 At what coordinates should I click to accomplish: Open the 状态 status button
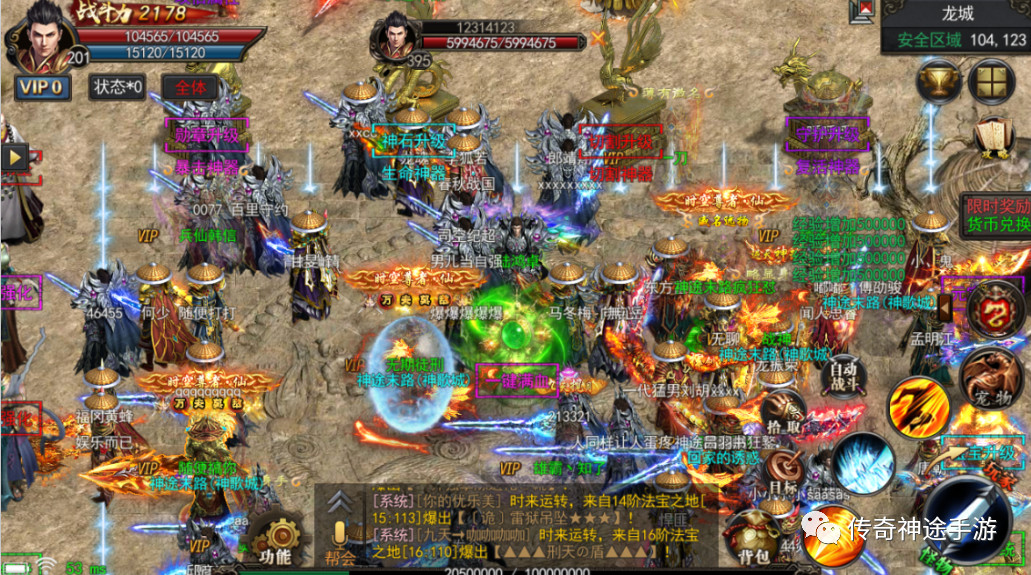119,87
